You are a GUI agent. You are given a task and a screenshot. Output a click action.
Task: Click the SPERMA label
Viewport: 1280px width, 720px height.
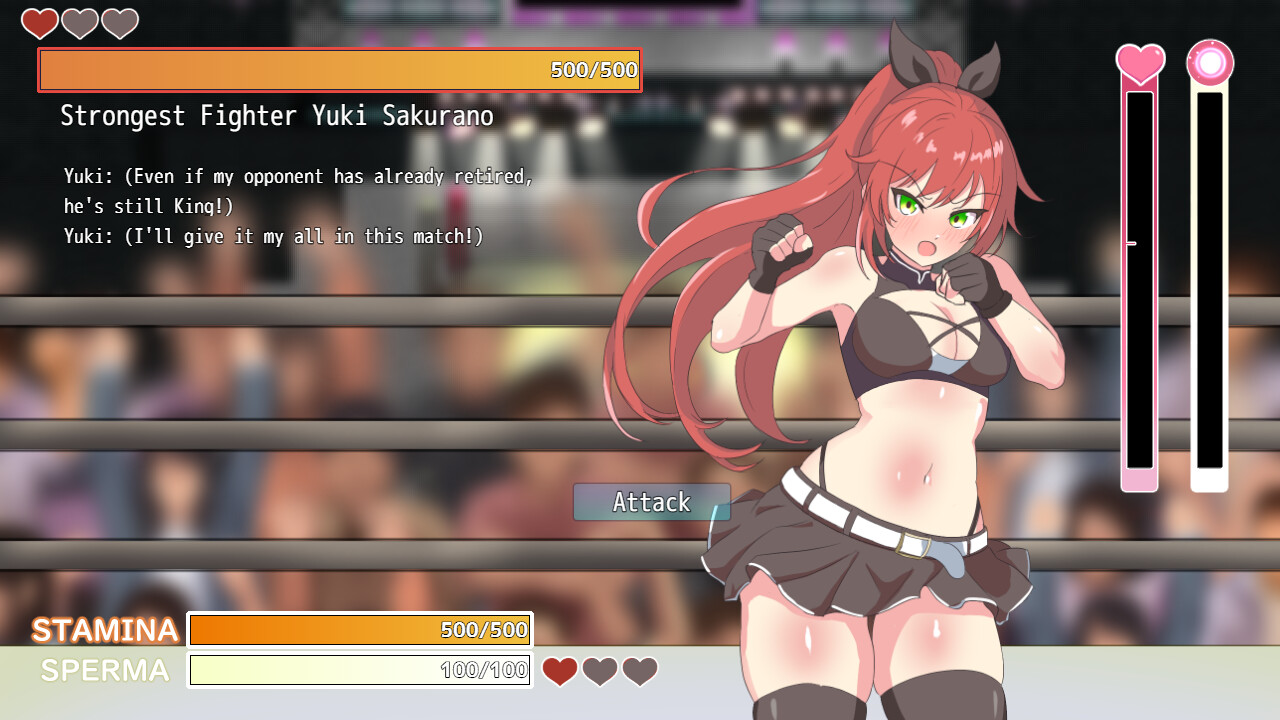pos(103,670)
